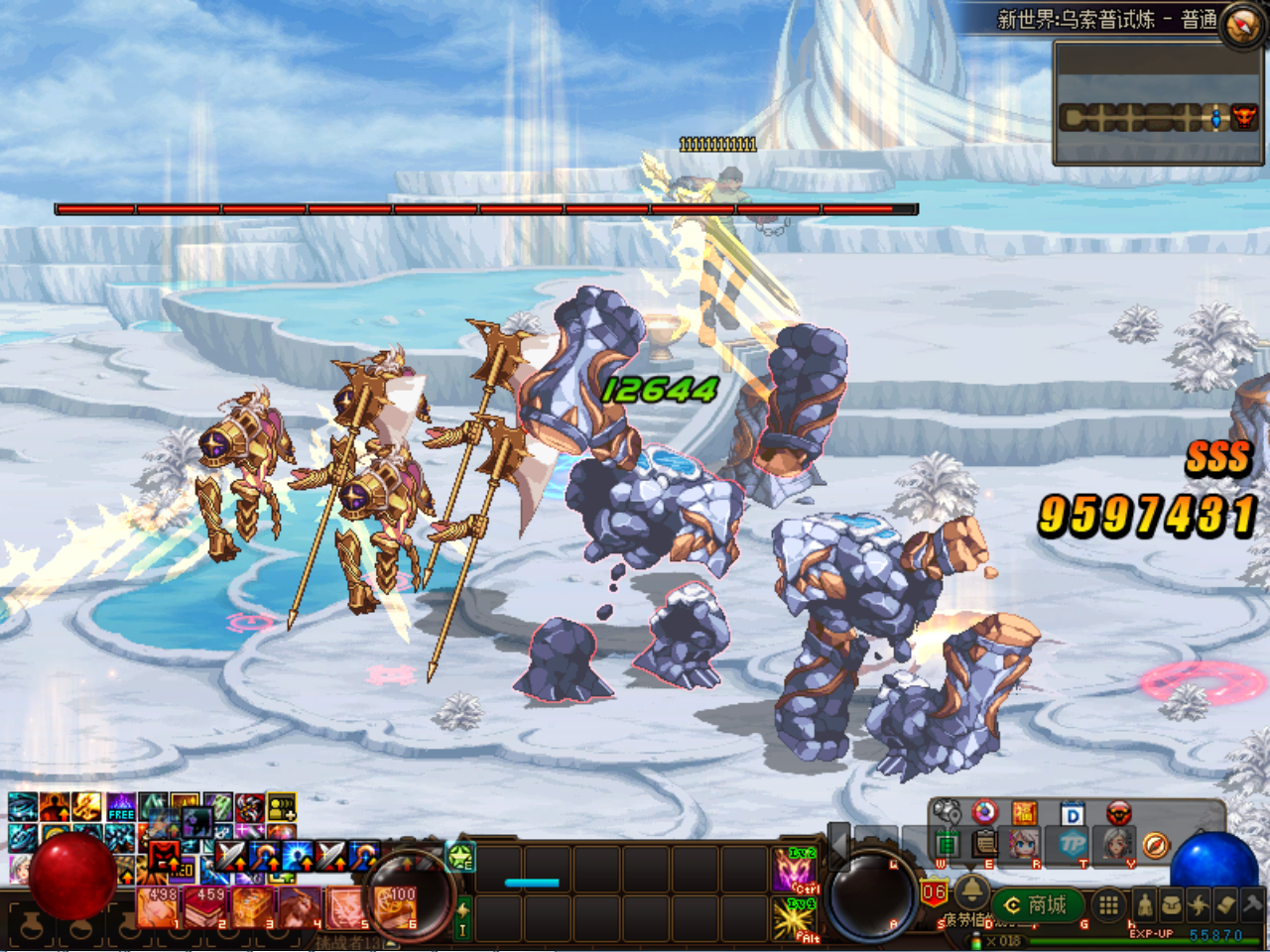Toggle the bell notification alert
Screen dimensions: 1270x952
pyautogui.click(x=972, y=894)
